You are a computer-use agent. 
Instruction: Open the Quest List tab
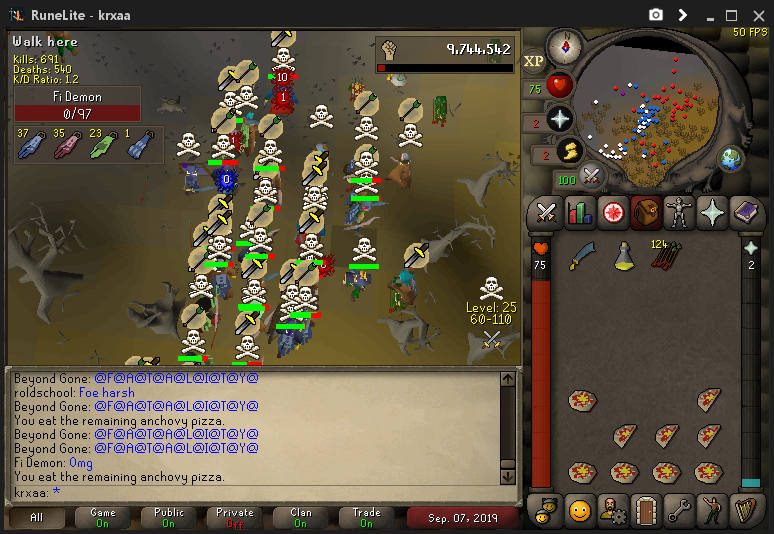coord(612,212)
